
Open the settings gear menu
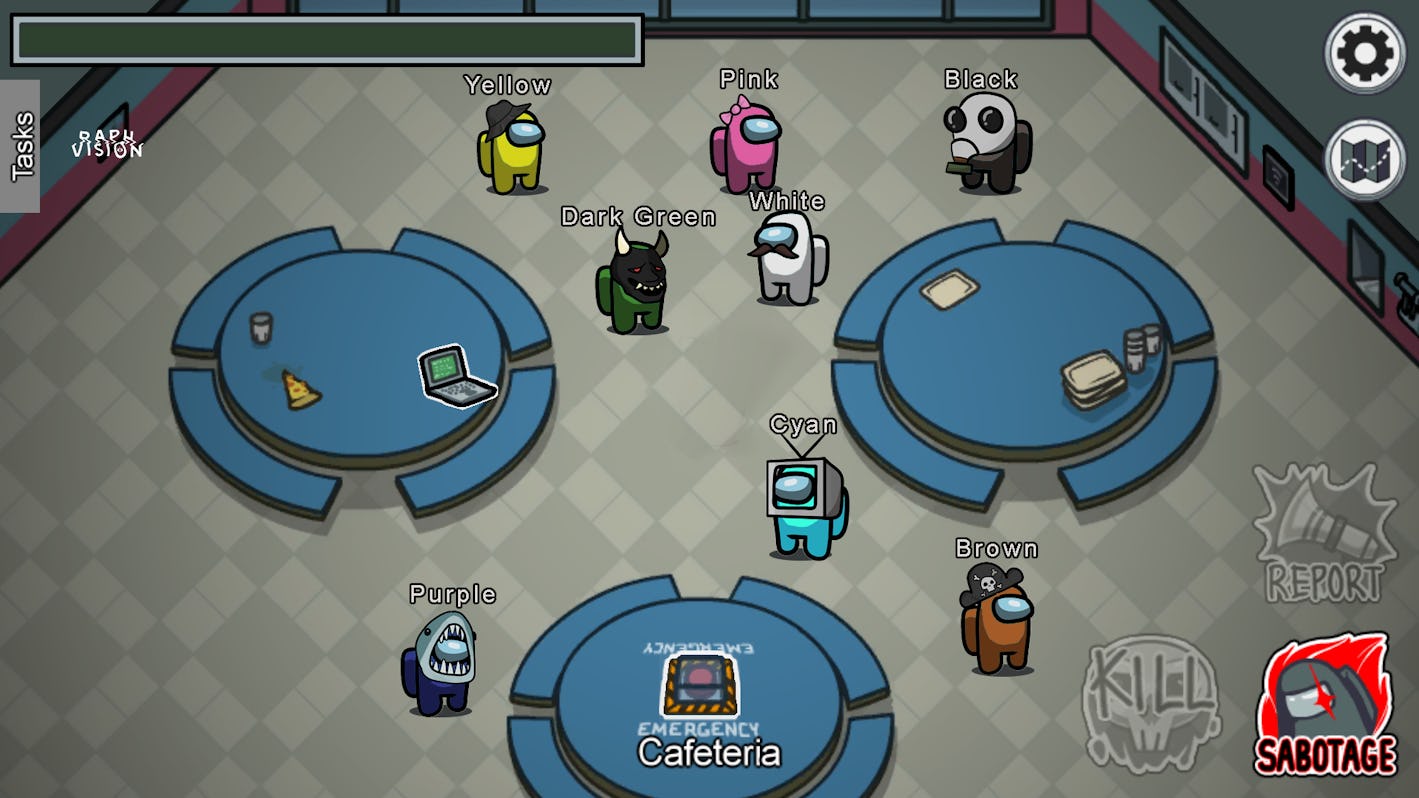pyautogui.click(x=1364, y=53)
